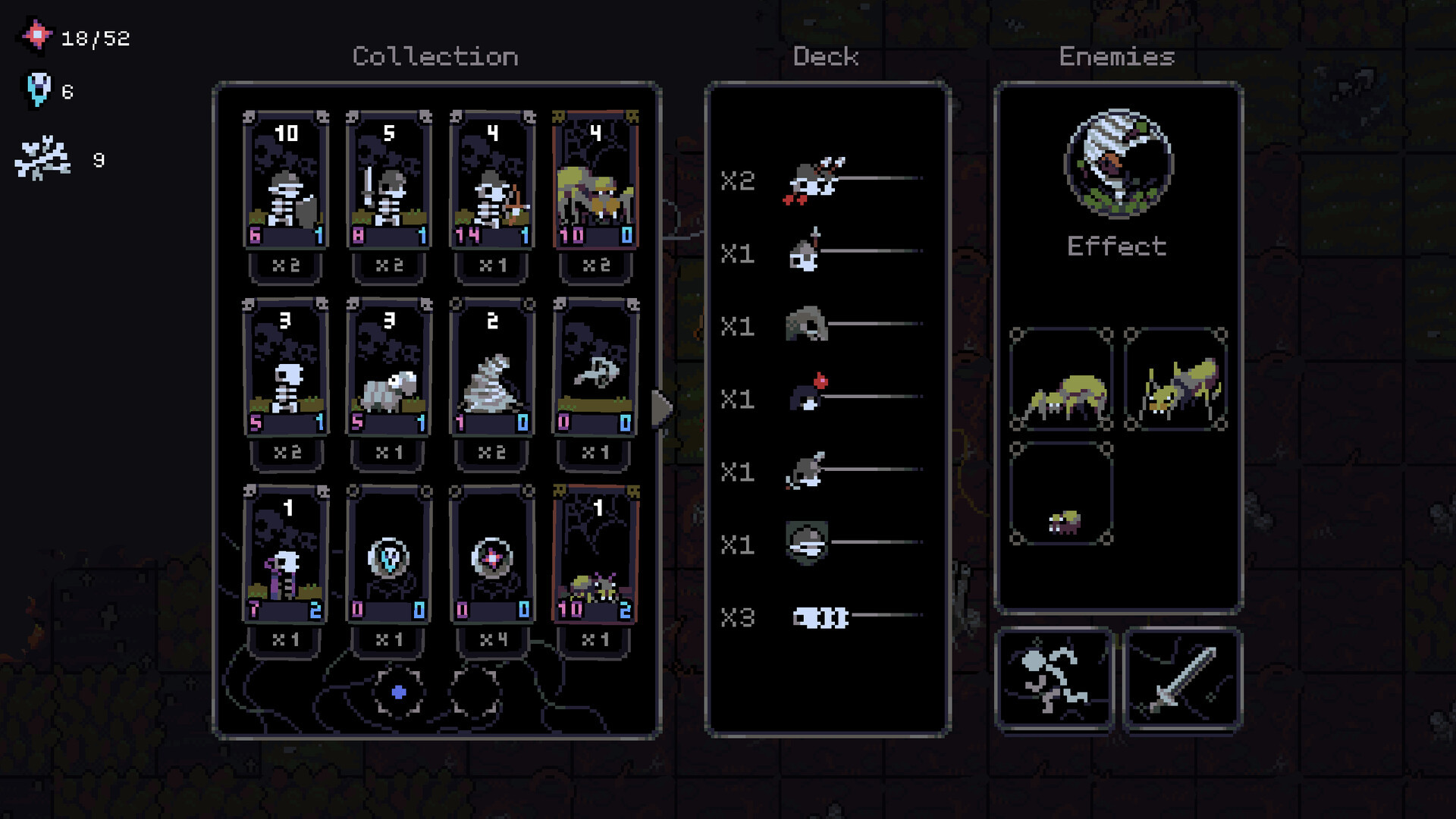Viewport: 1456px width, 819px height.
Task: Select the skeleton with purple snake card
Action: click(x=286, y=555)
